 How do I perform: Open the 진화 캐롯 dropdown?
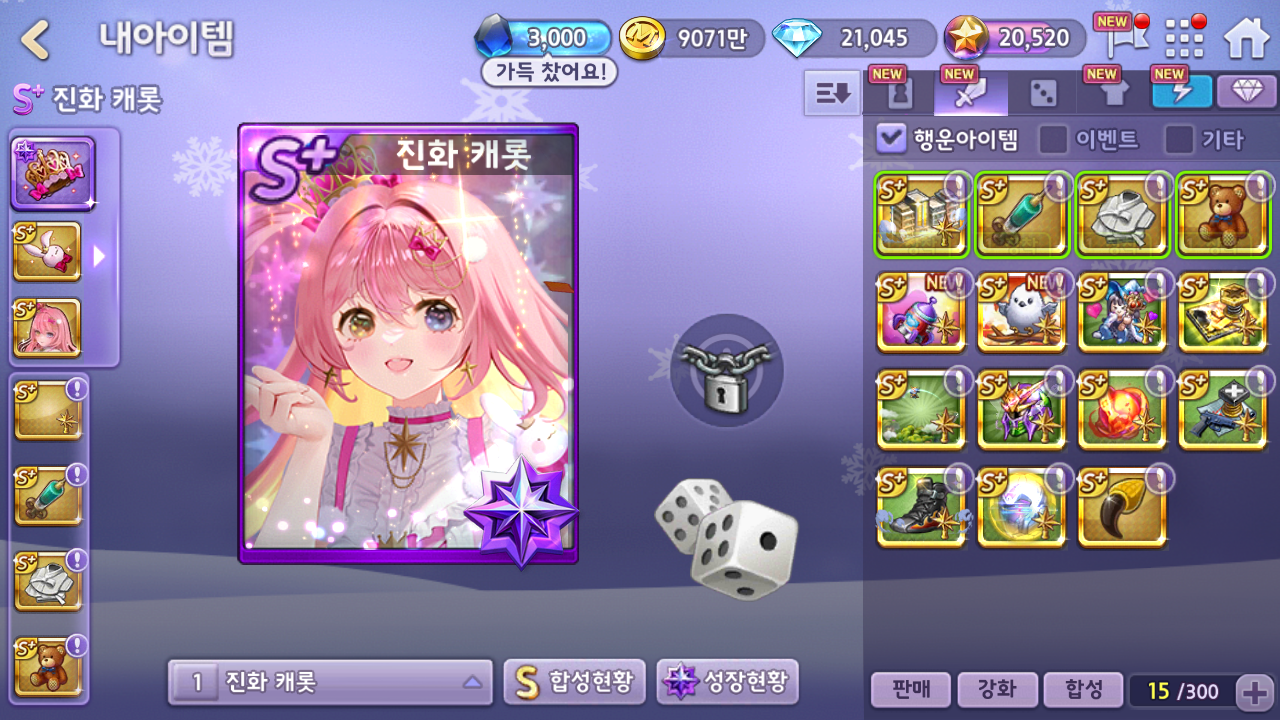[x=330, y=682]
